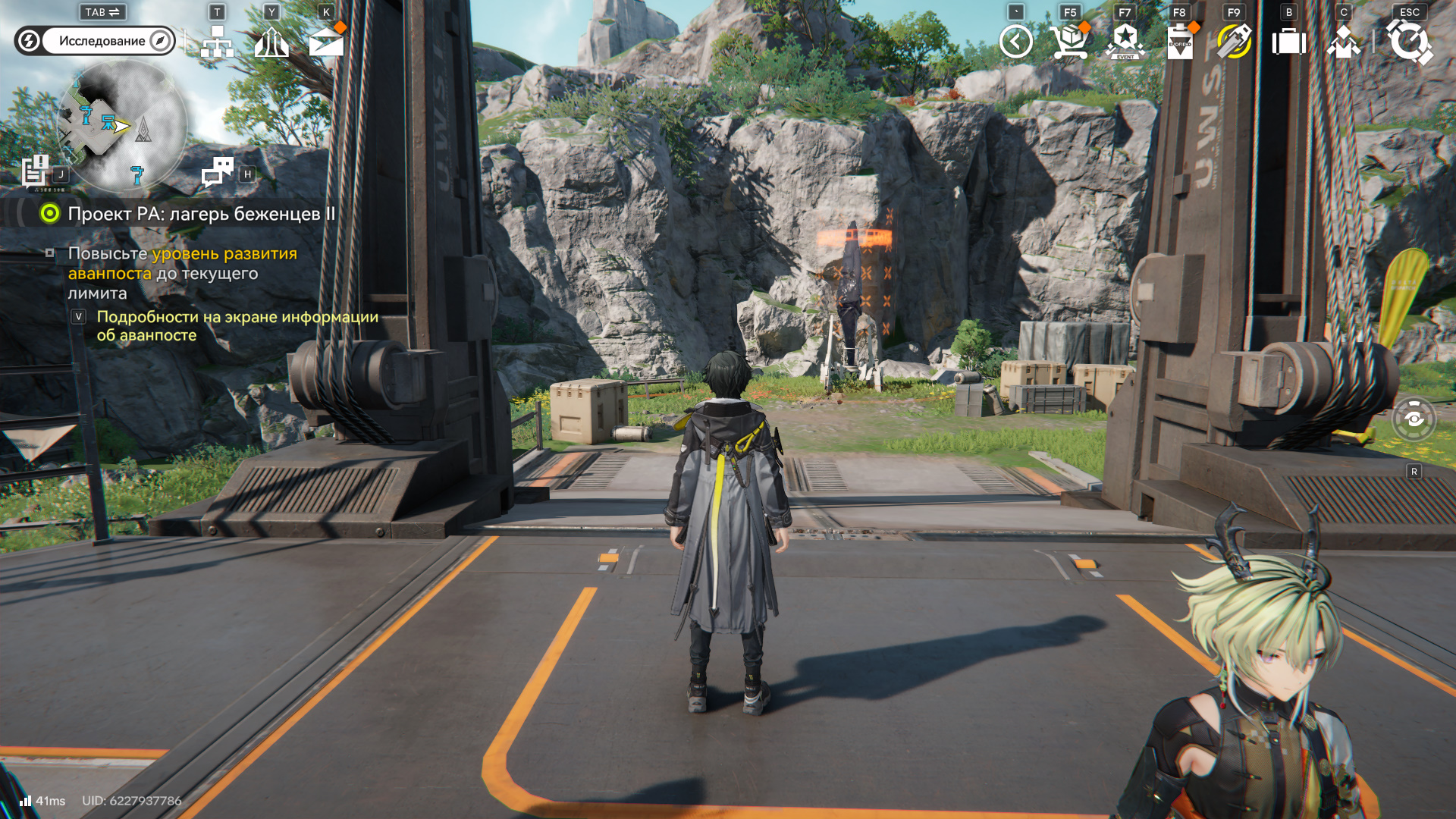The height and width of the screenshot is (819, 1456).
Task: Open the operators character icon
Action: [x=1343, y=42]
